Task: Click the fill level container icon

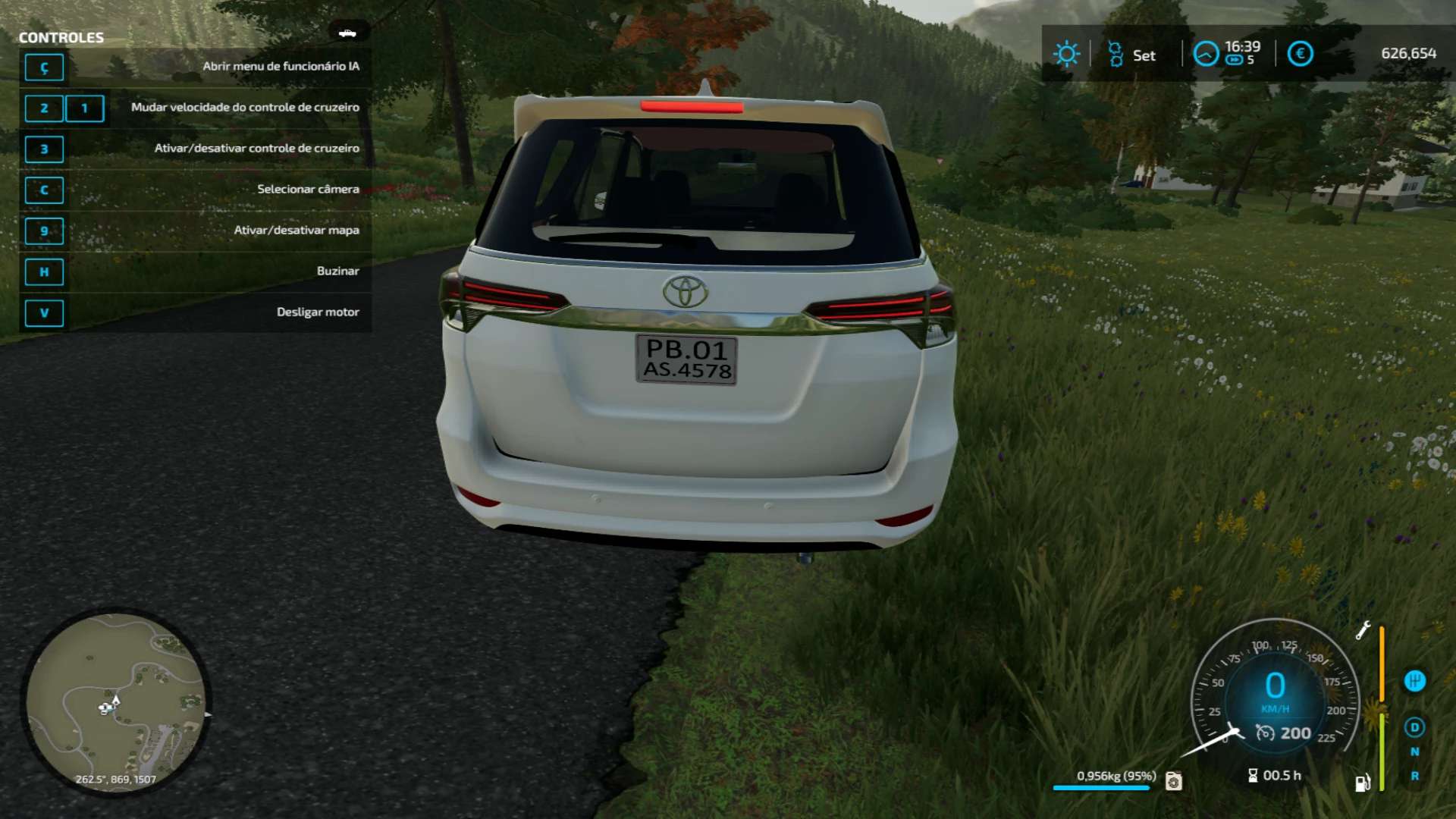Action: (1173, 780)
